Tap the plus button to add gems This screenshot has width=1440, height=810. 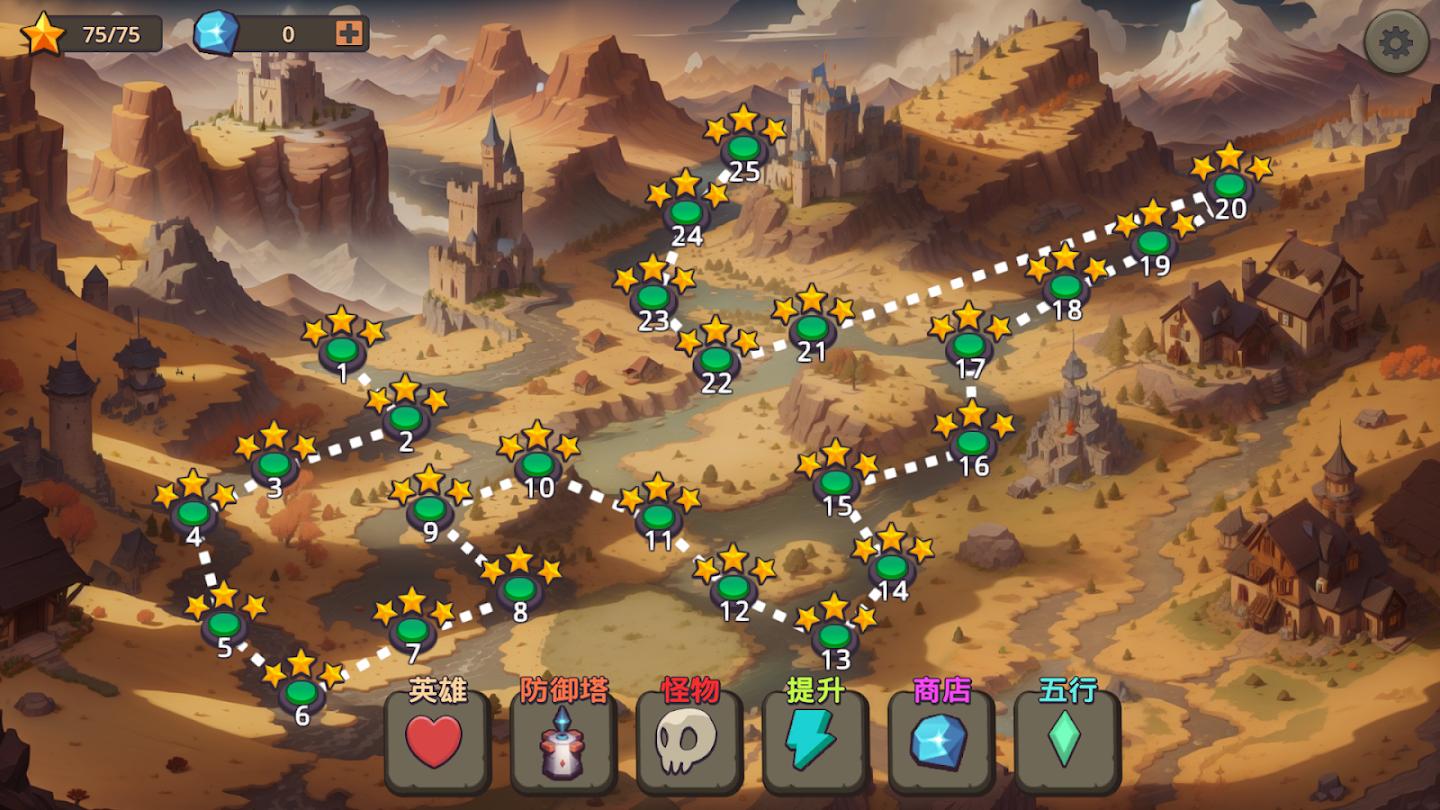click(349, 34)
